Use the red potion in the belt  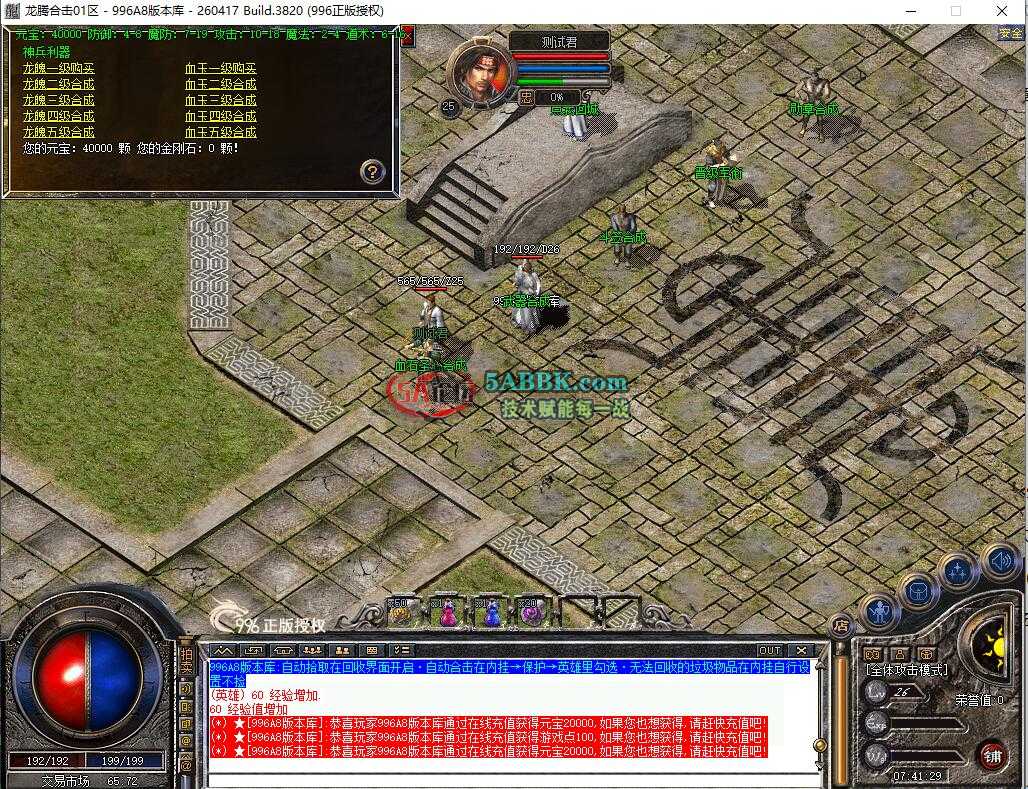click(447, 612)
